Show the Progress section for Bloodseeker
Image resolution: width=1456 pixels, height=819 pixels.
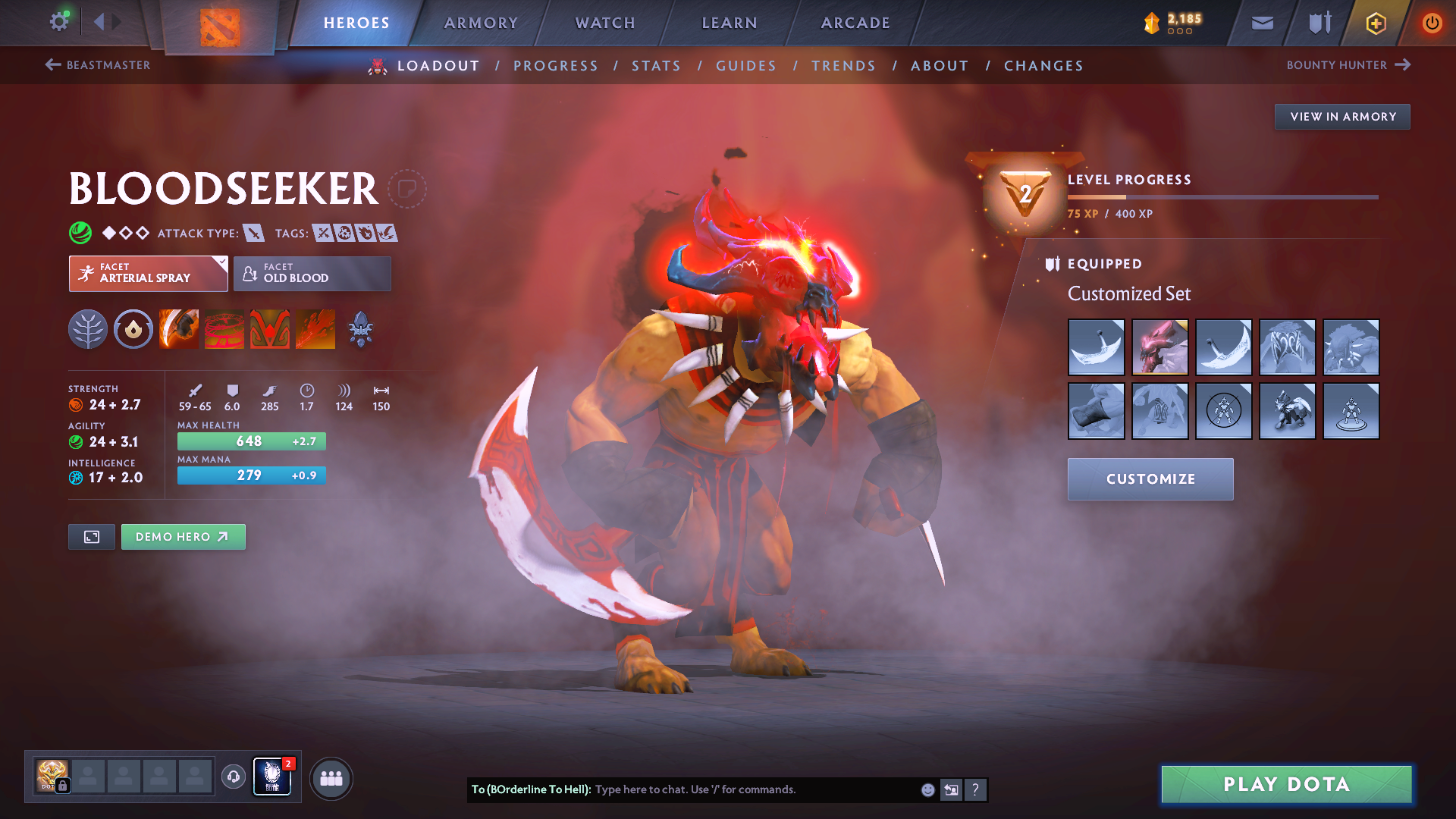[555, 66]
